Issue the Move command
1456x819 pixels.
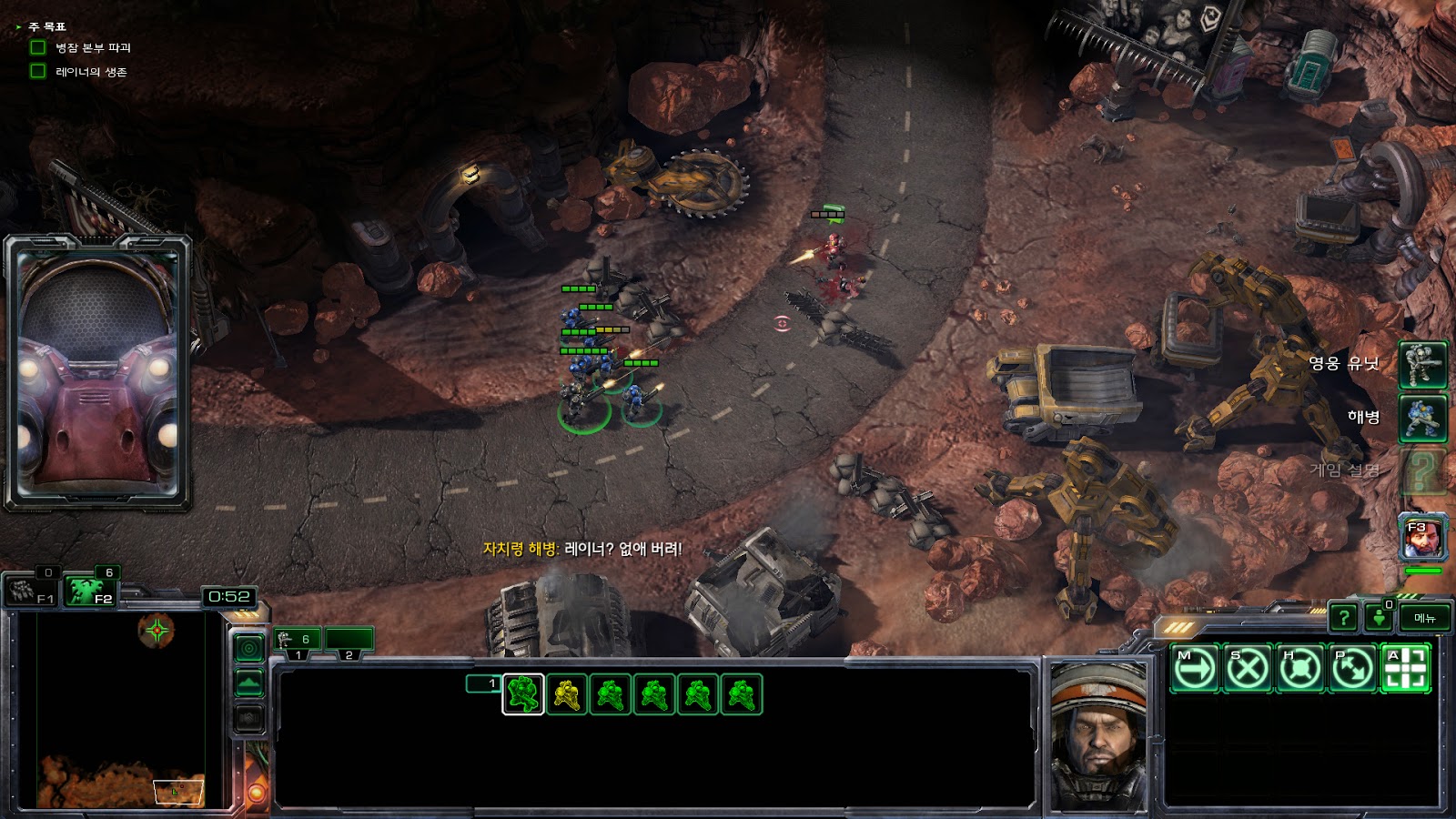[x=1194, y=669]
